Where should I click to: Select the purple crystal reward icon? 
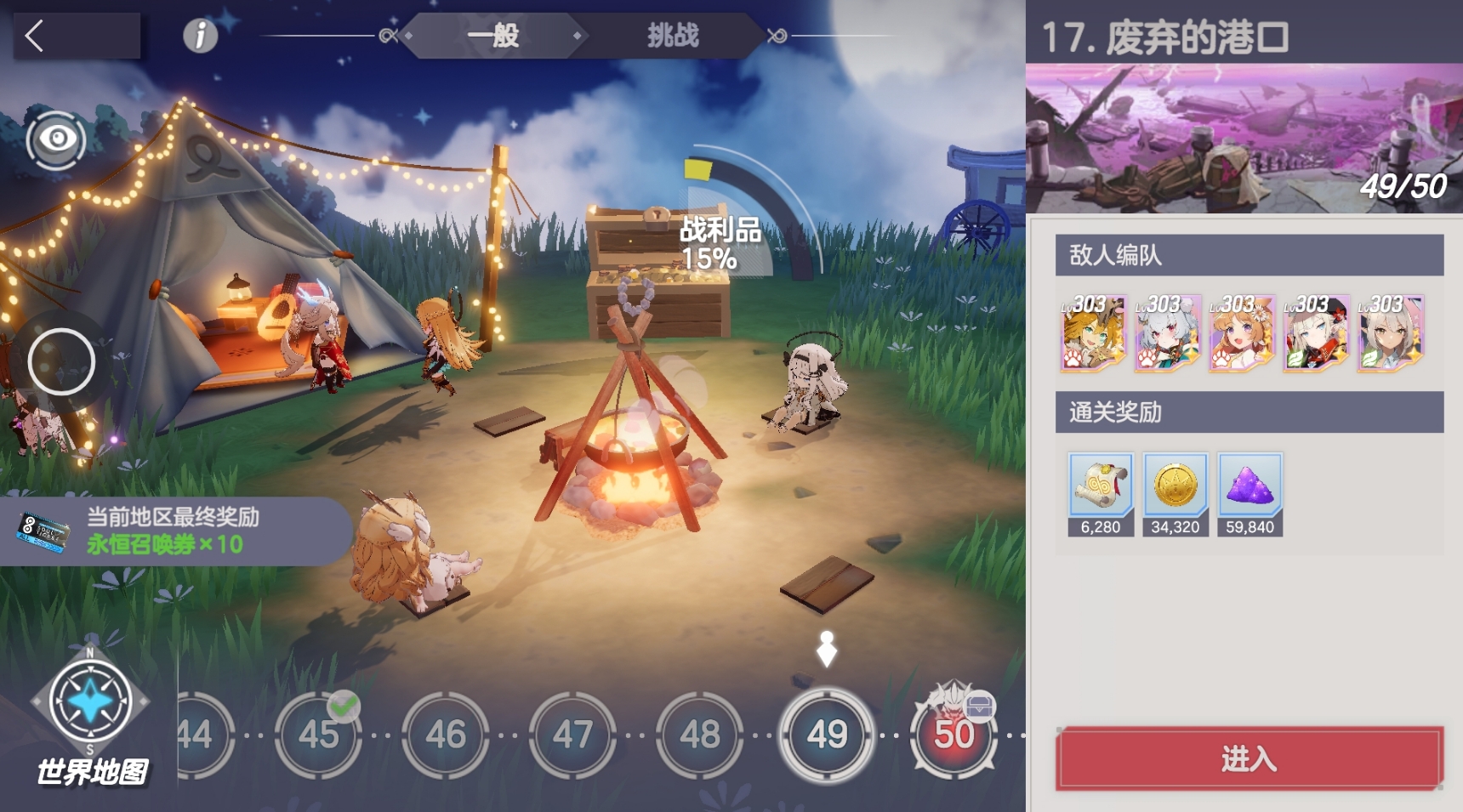point(1252,486)
